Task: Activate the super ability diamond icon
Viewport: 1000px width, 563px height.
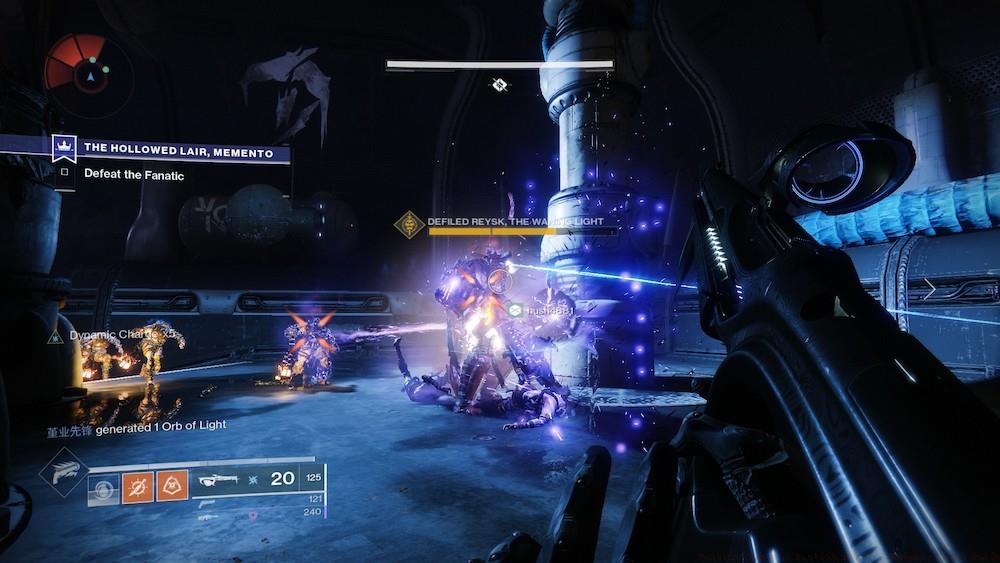Action: click(x=62, y=472)
